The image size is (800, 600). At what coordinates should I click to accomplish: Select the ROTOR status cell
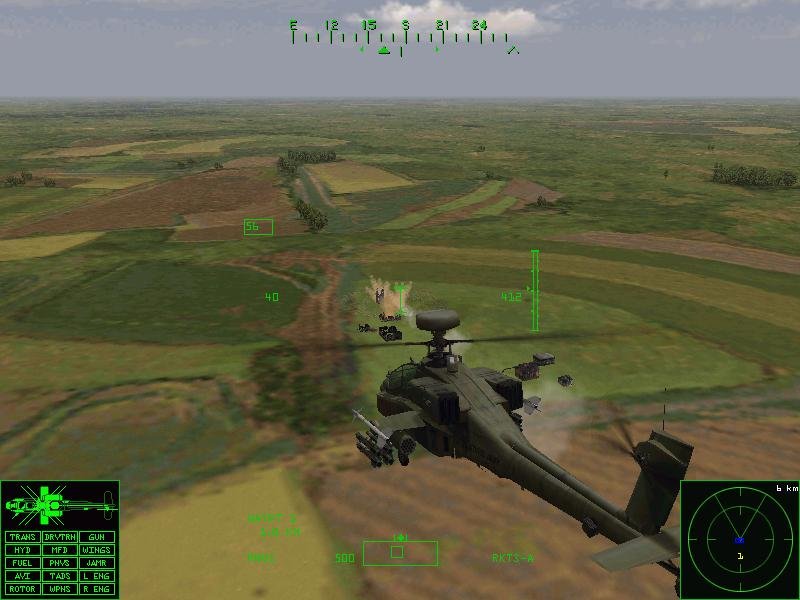(22, 589)
